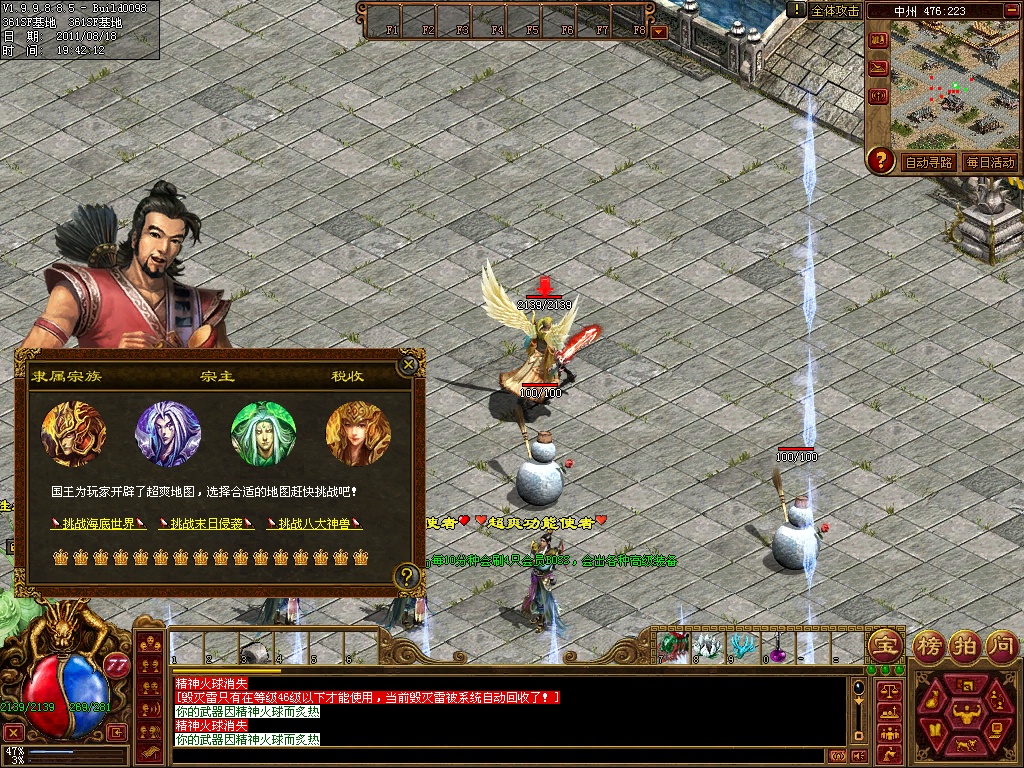Image resolution: width=1024 pixels, height=768 pixels.
Task: Choose 挑战海底世界 challenge link
Action: (x=98, y=523)
